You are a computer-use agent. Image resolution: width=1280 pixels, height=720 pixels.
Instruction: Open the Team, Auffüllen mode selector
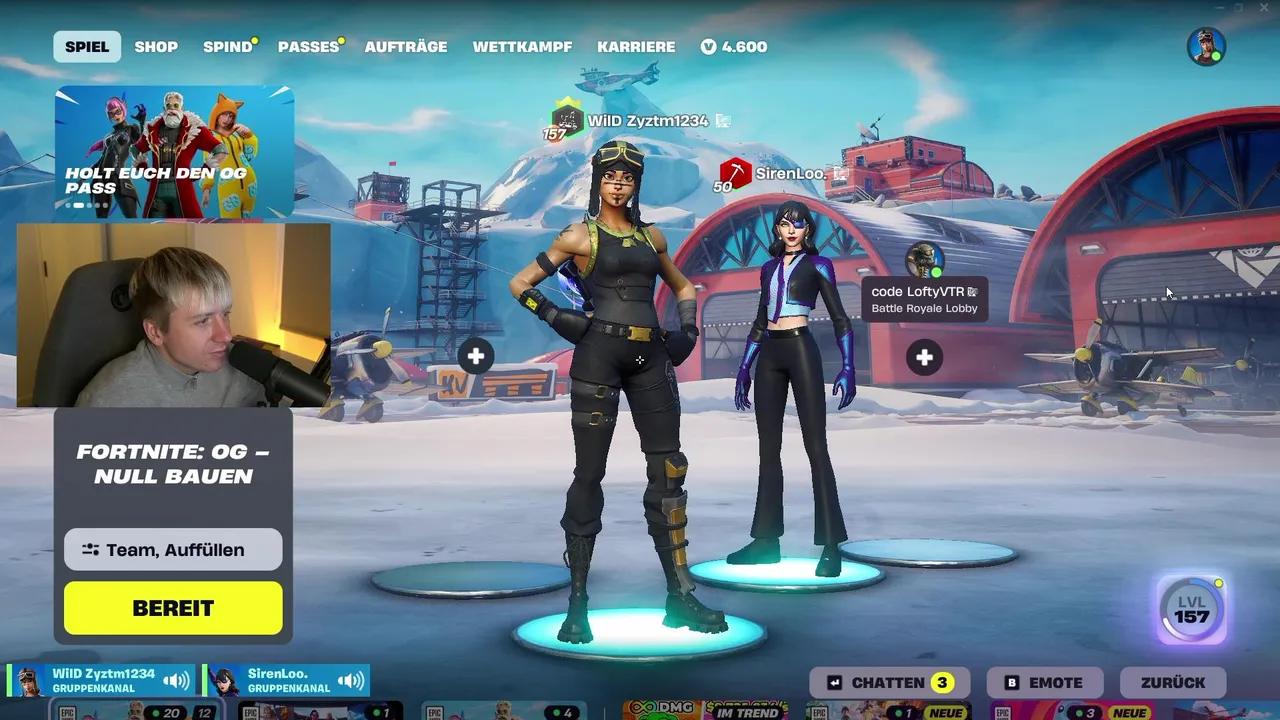pyautogui.click(x=172, y=549)
